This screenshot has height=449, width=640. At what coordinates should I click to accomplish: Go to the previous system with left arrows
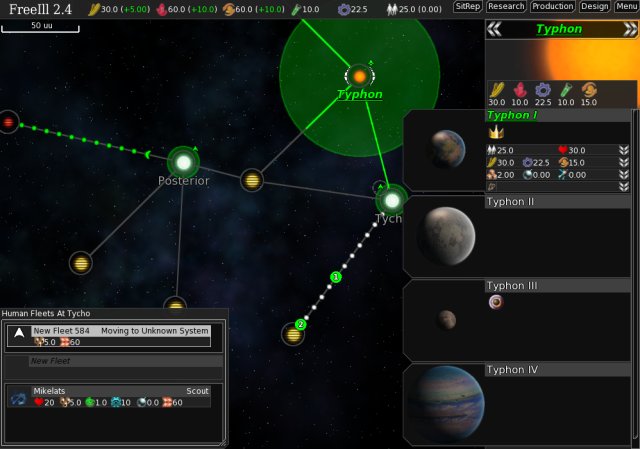[493, 30]
